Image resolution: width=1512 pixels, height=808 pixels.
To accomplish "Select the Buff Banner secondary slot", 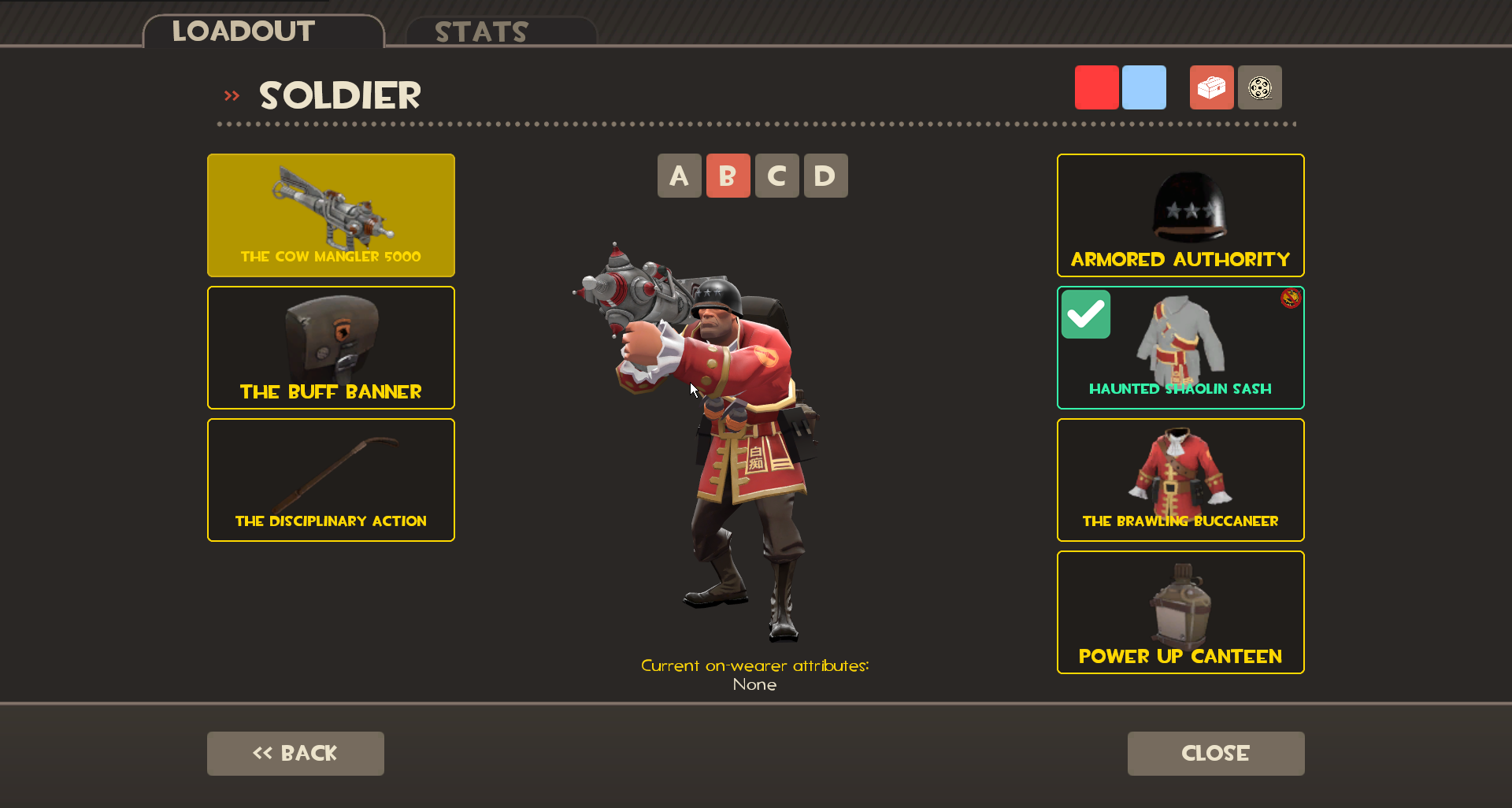I will pos(330,347).
